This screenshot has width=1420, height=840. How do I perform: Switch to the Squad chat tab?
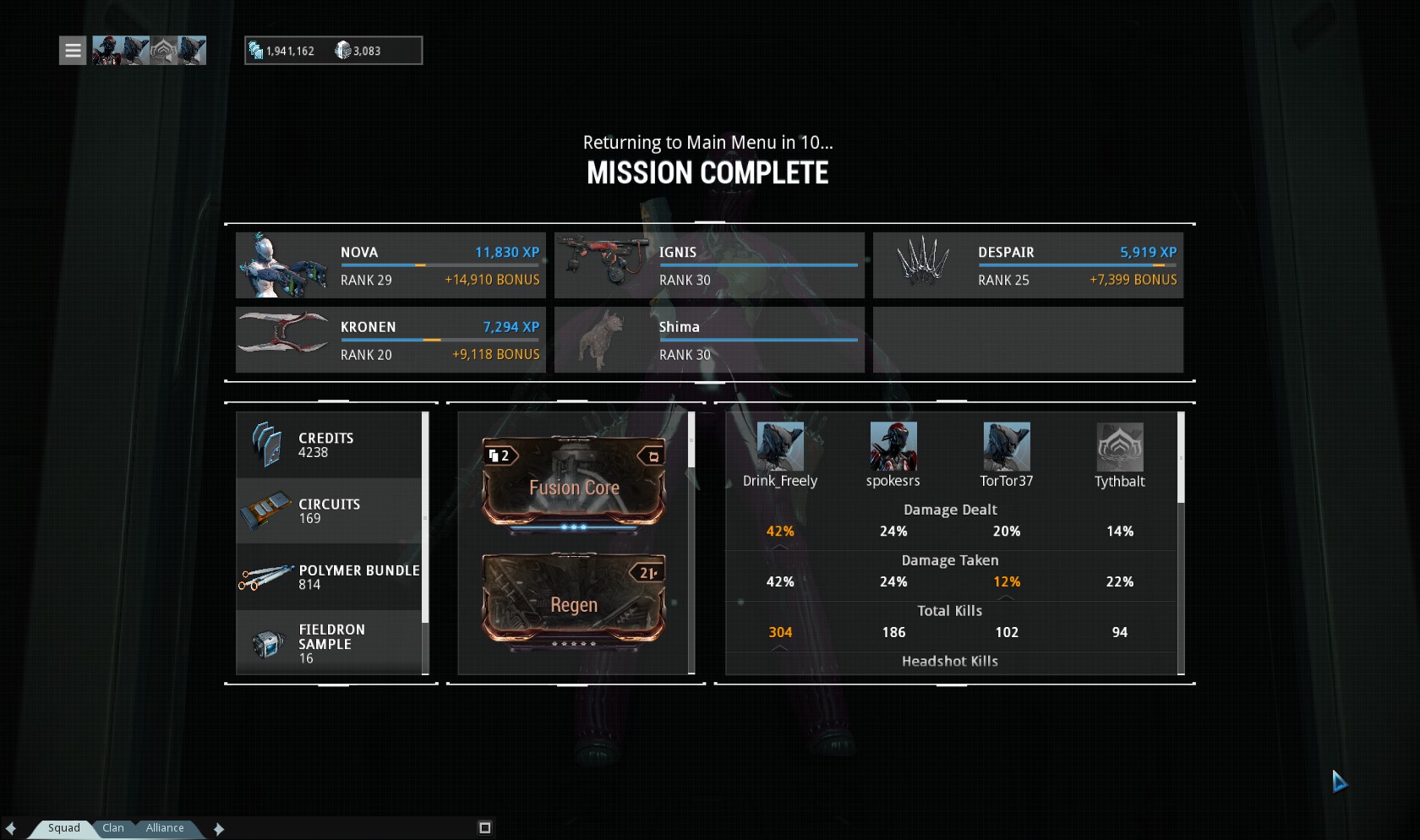63,828
